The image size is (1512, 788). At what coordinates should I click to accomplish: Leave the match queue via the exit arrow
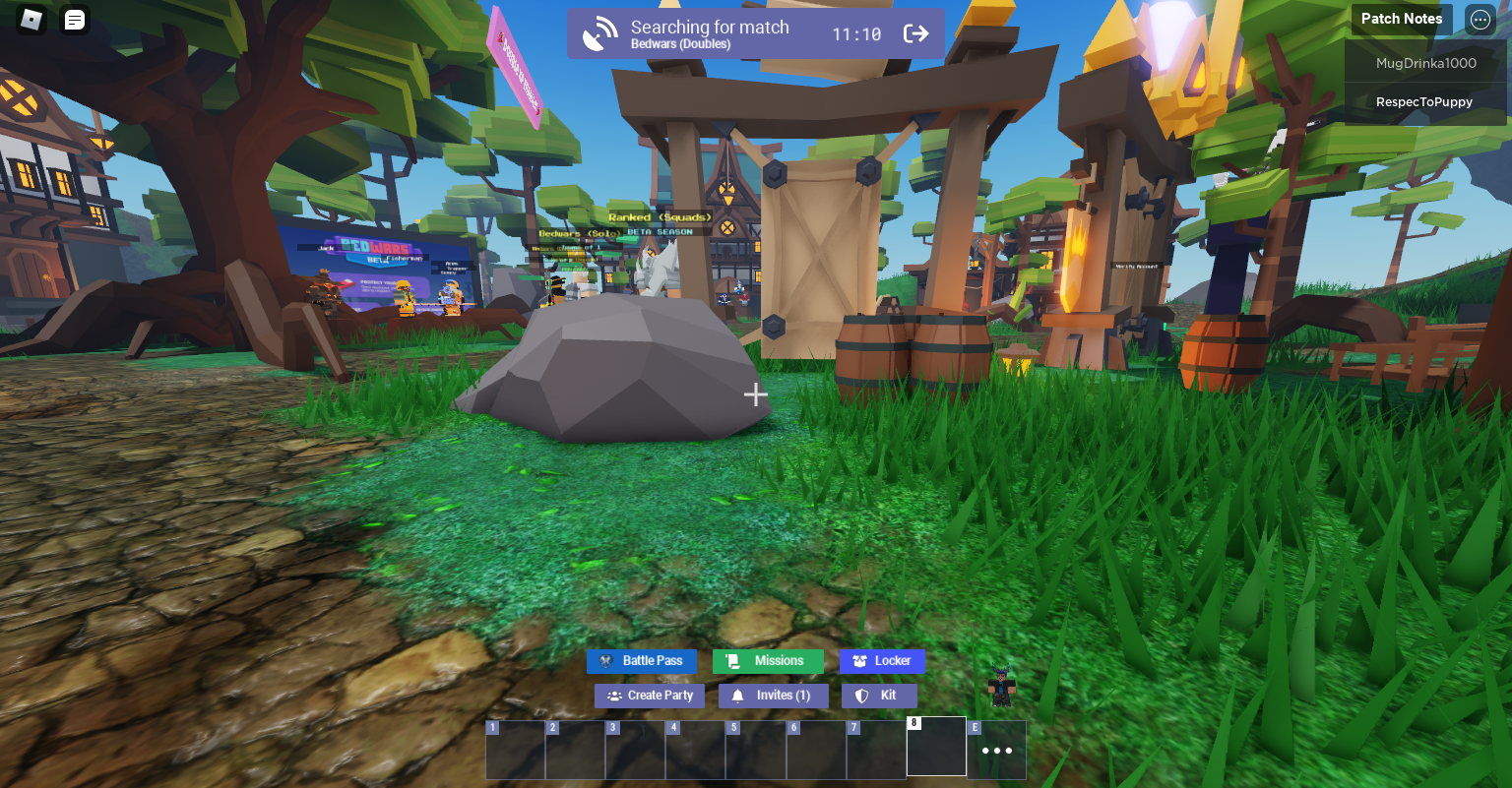[915, 32]
